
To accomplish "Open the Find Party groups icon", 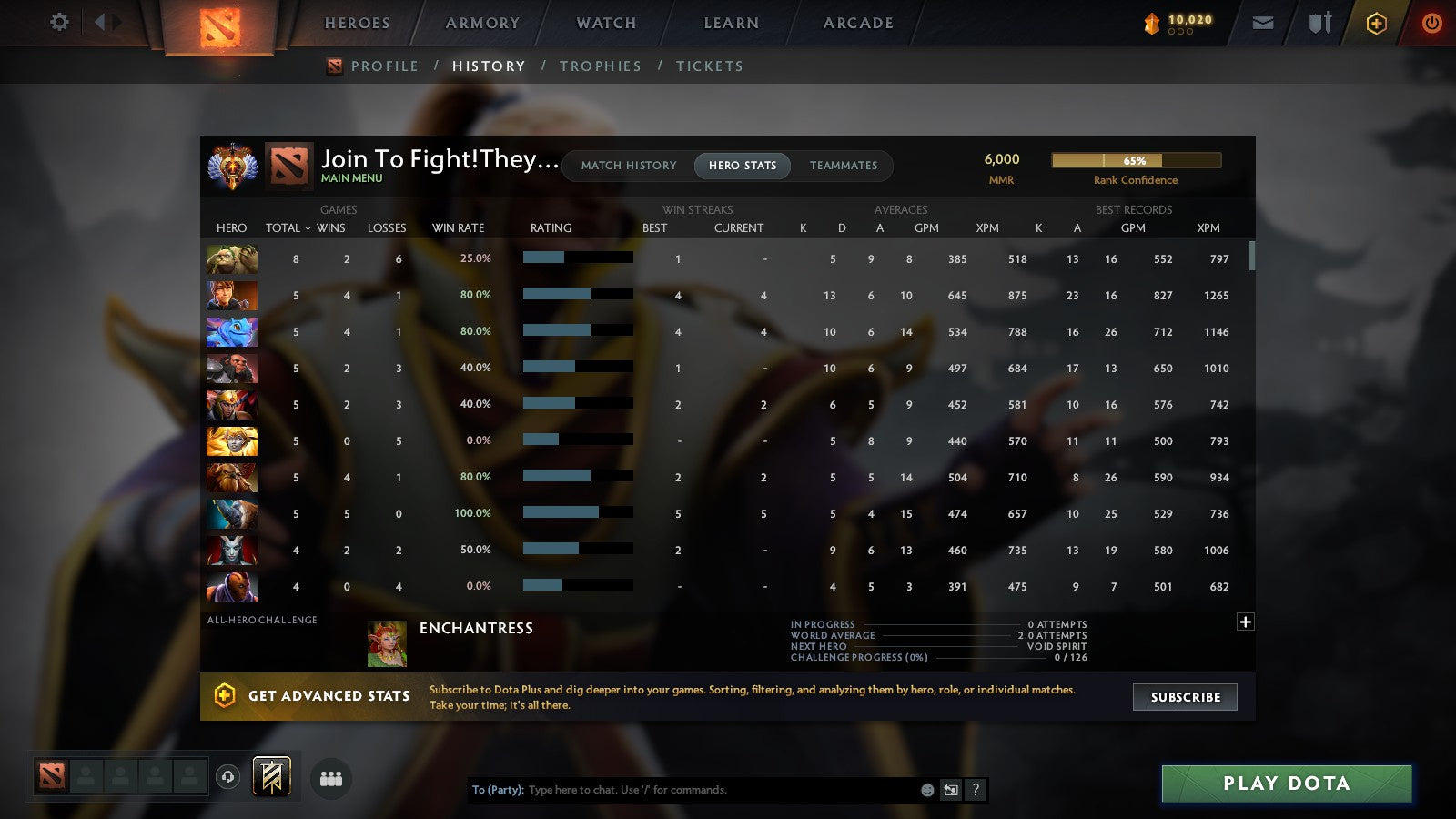I will pos(331,778).
